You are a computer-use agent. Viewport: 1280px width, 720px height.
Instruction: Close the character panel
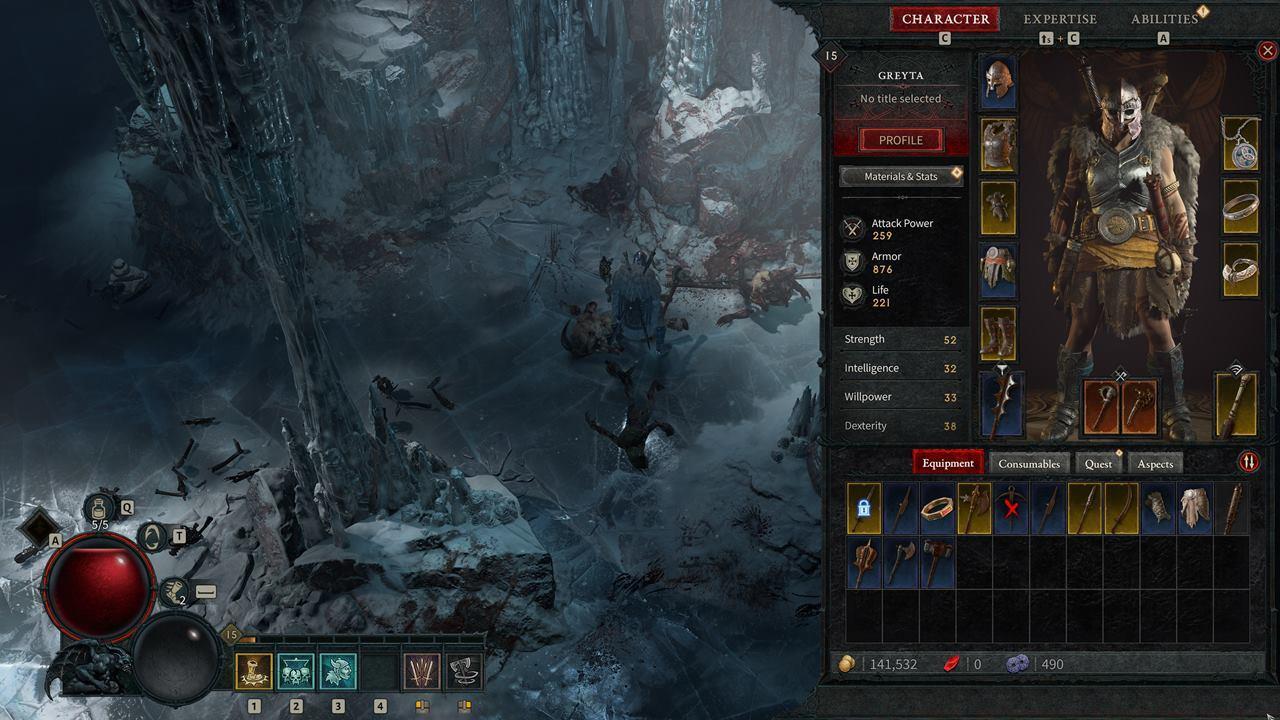[1267, 50]
